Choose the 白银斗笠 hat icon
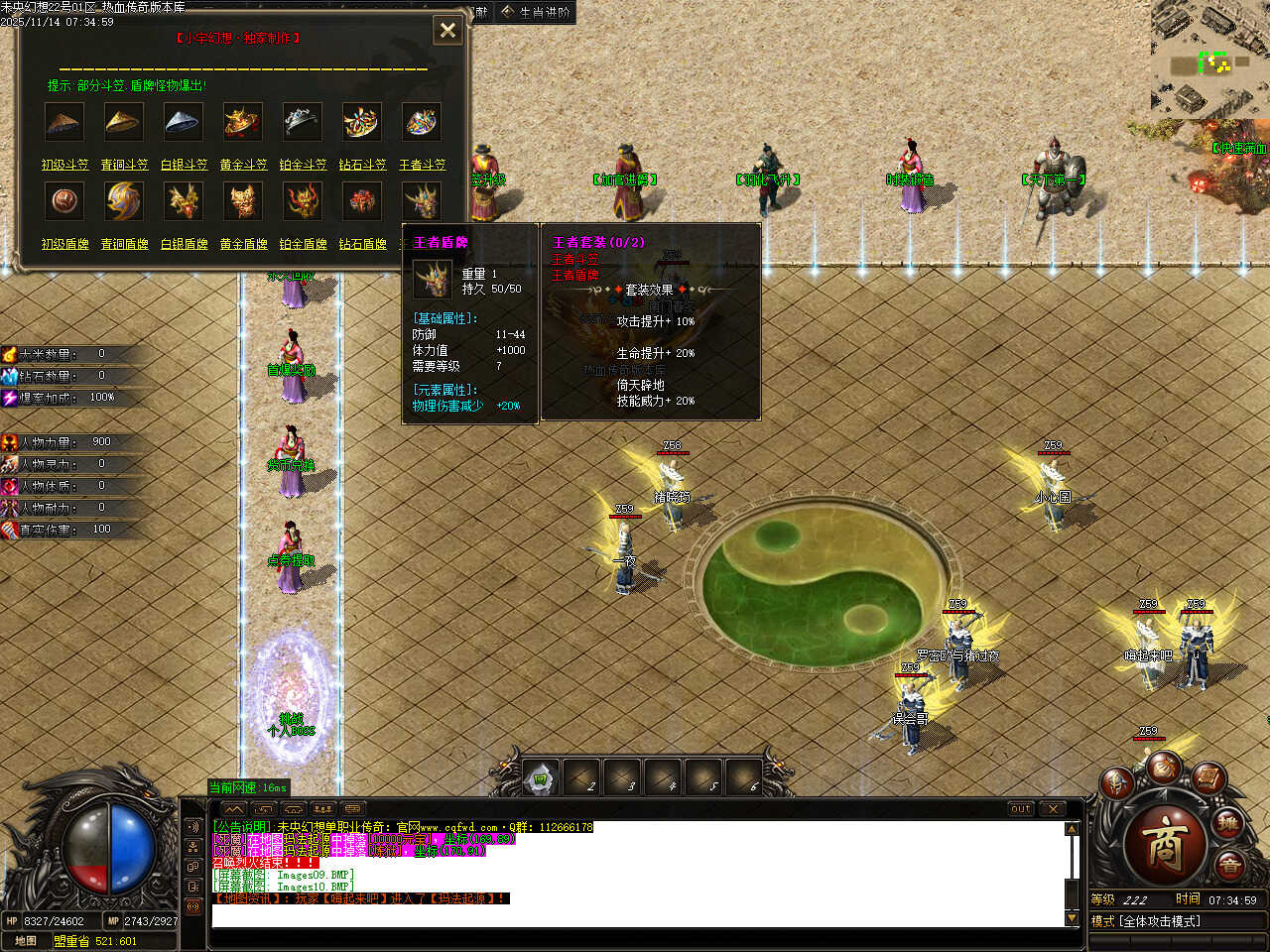 [184, 122]
